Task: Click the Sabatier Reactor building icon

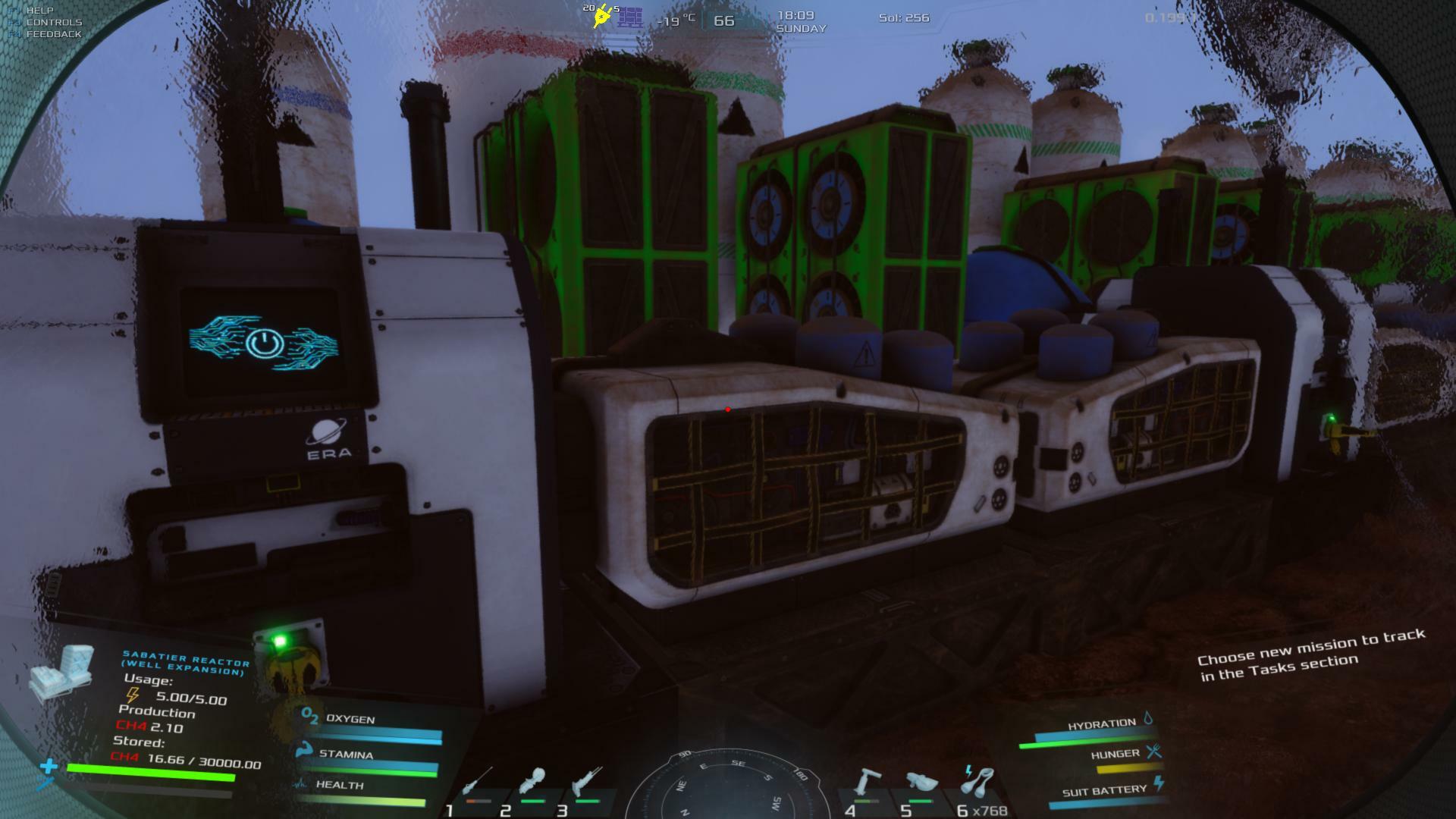Action: (x=62, y=670)
